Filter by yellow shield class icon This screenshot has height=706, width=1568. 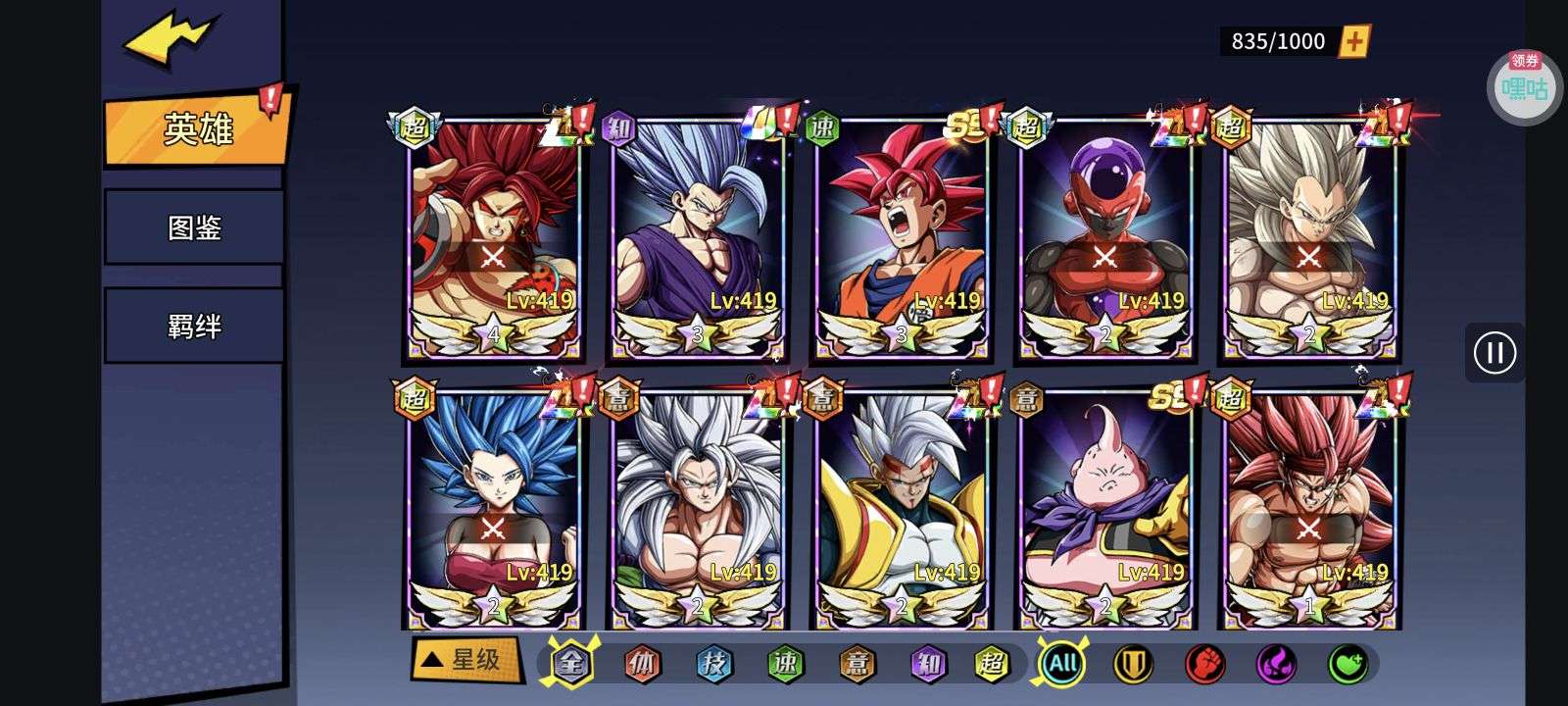(1133, 664)
